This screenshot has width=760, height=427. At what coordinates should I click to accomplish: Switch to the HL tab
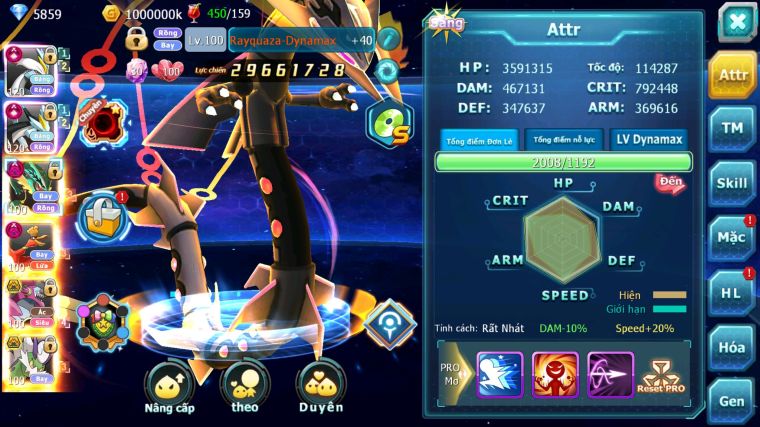point(732,292)
